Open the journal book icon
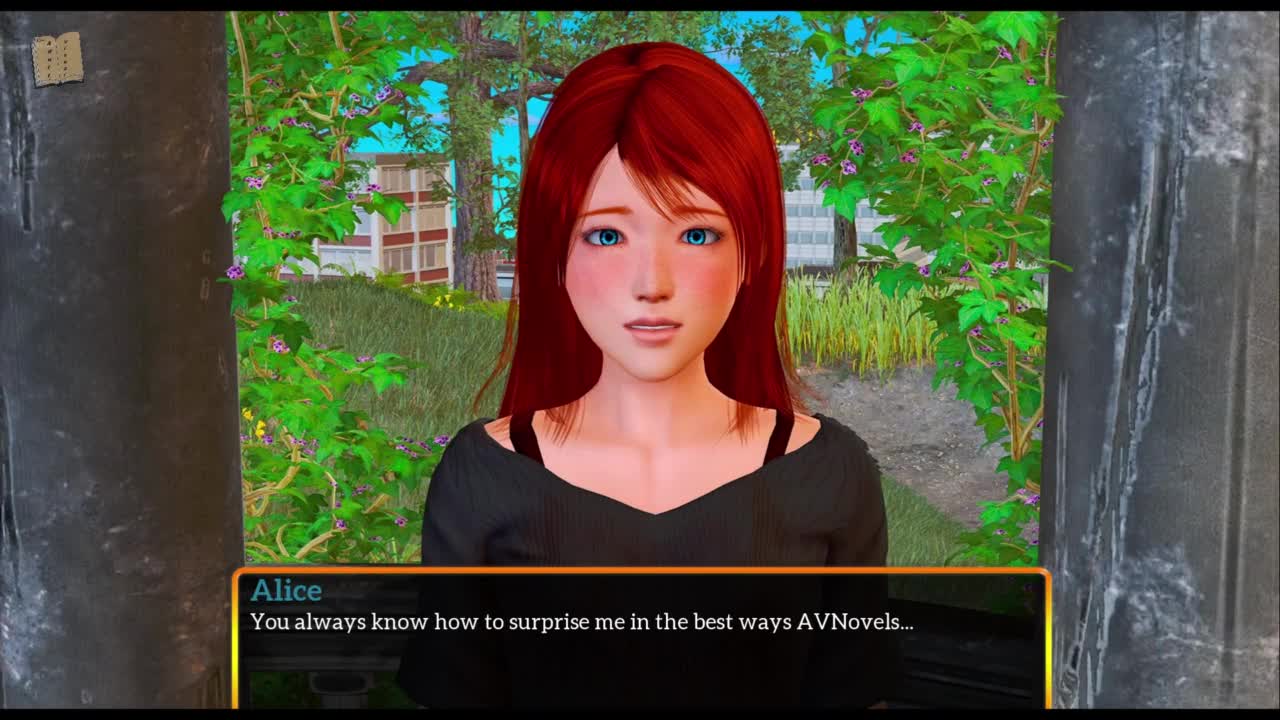Image resolution: width=1280 pixels, height=720 pixels. (57, 59)
